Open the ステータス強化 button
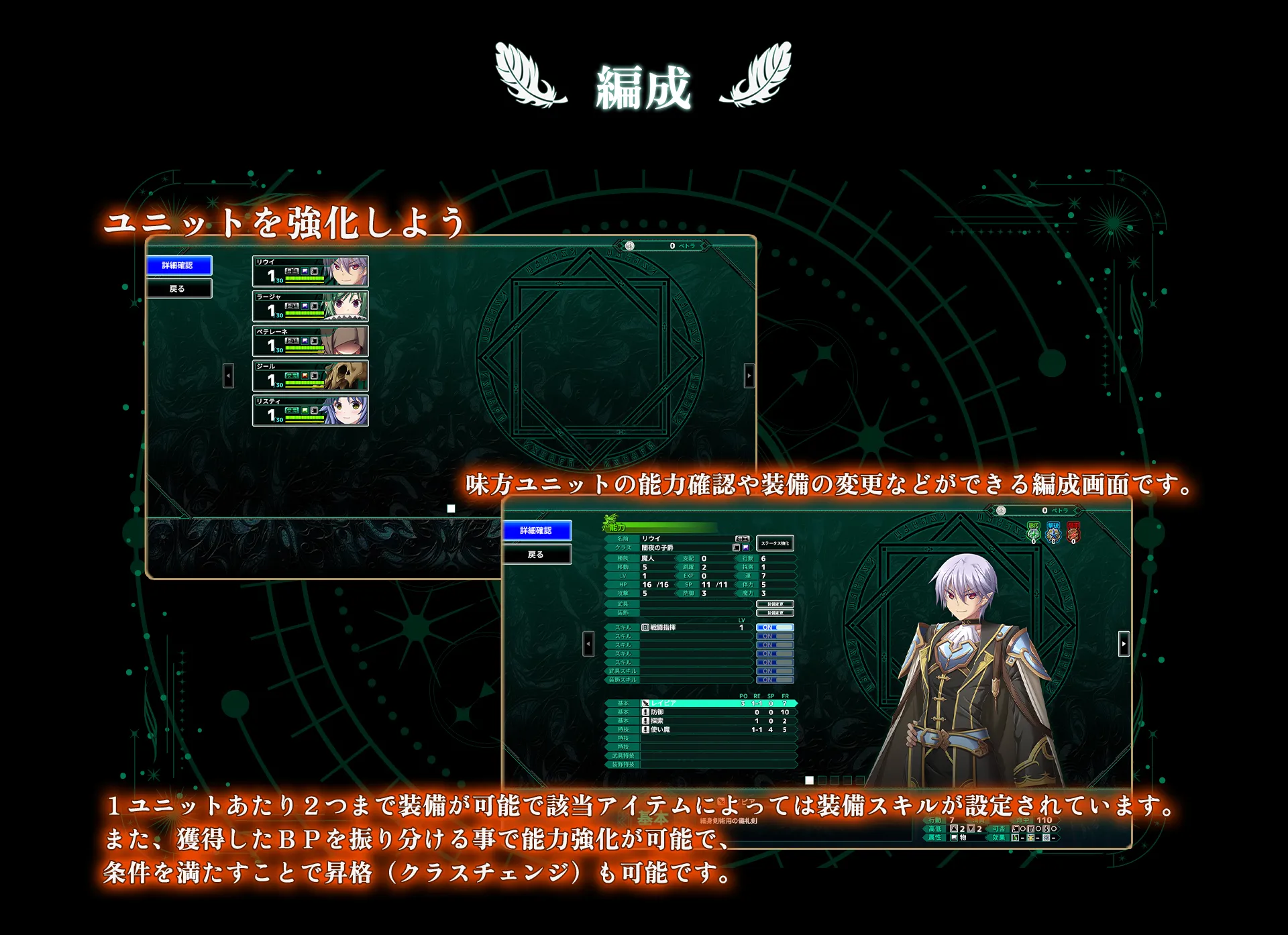Viewport: 1288px width, 935px height. [x=775, y=543]
